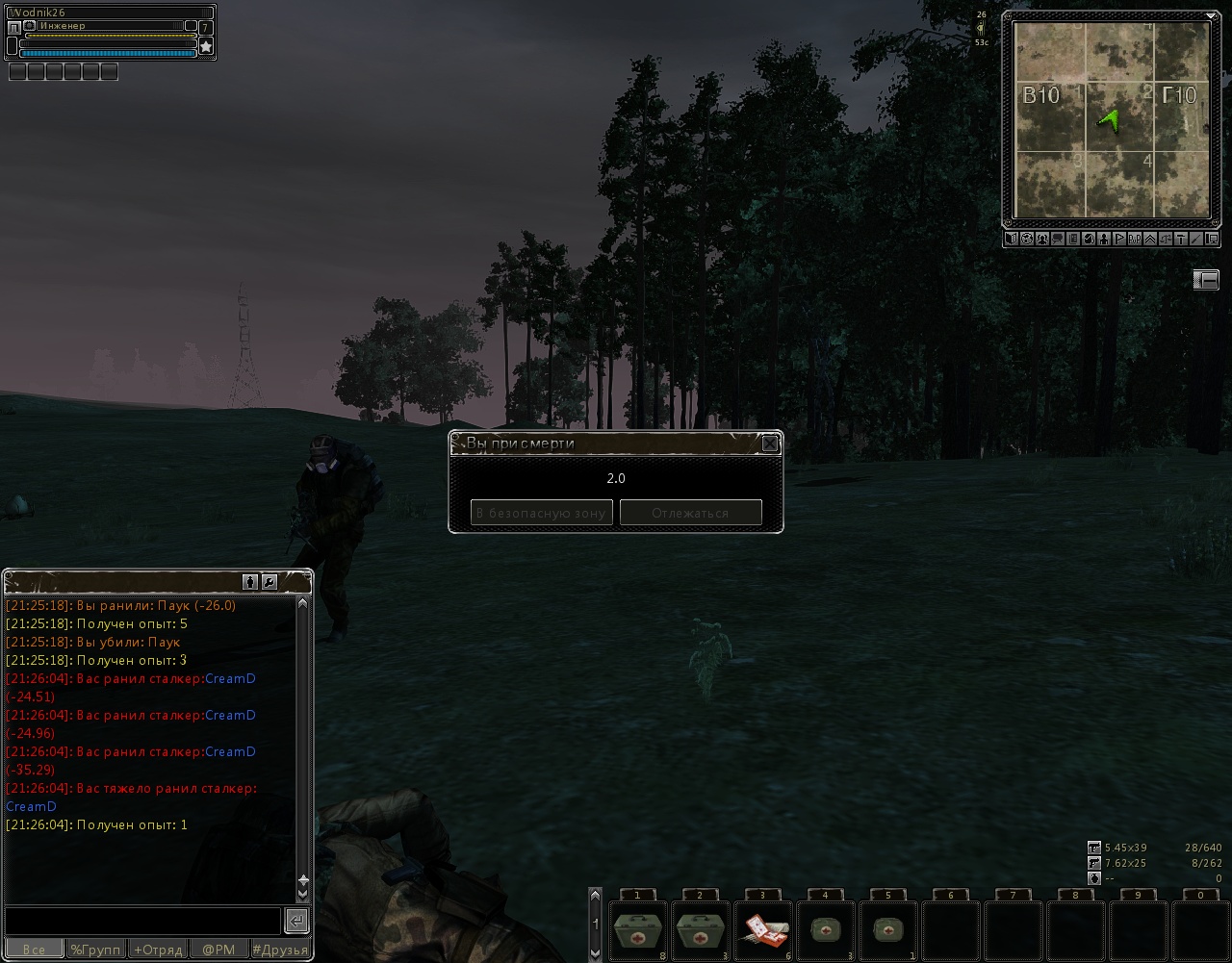Switch to the "@PM" chat tab
This screenshot has height=963, width=1232.
(218, 950)
